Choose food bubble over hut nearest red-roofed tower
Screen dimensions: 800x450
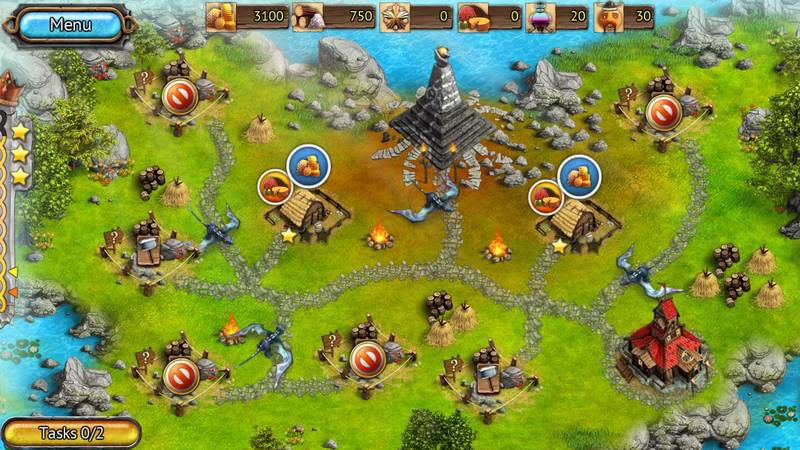546,197
